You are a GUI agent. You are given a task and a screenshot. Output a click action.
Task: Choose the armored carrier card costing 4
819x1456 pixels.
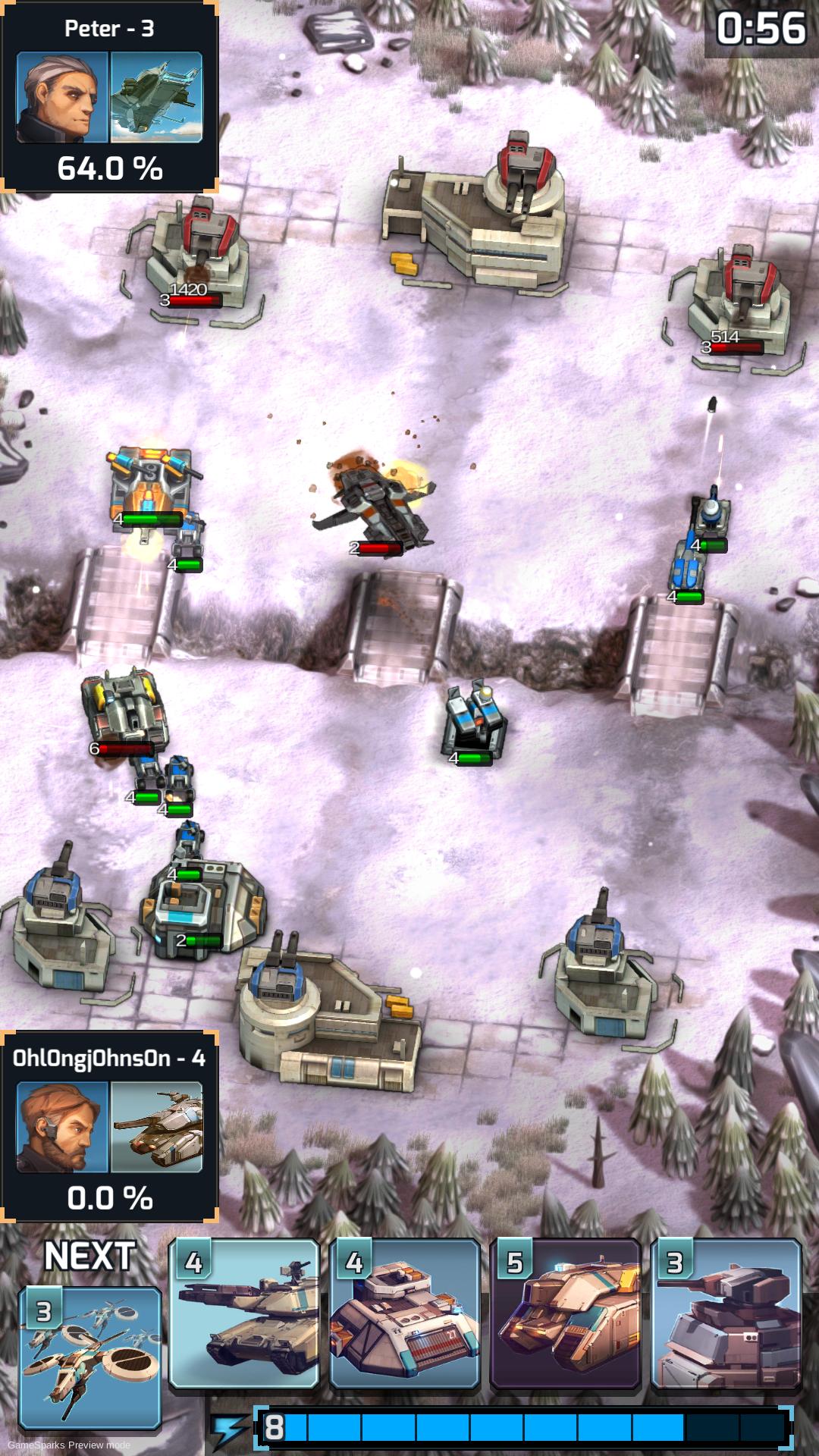click(x=405, y=1314)
